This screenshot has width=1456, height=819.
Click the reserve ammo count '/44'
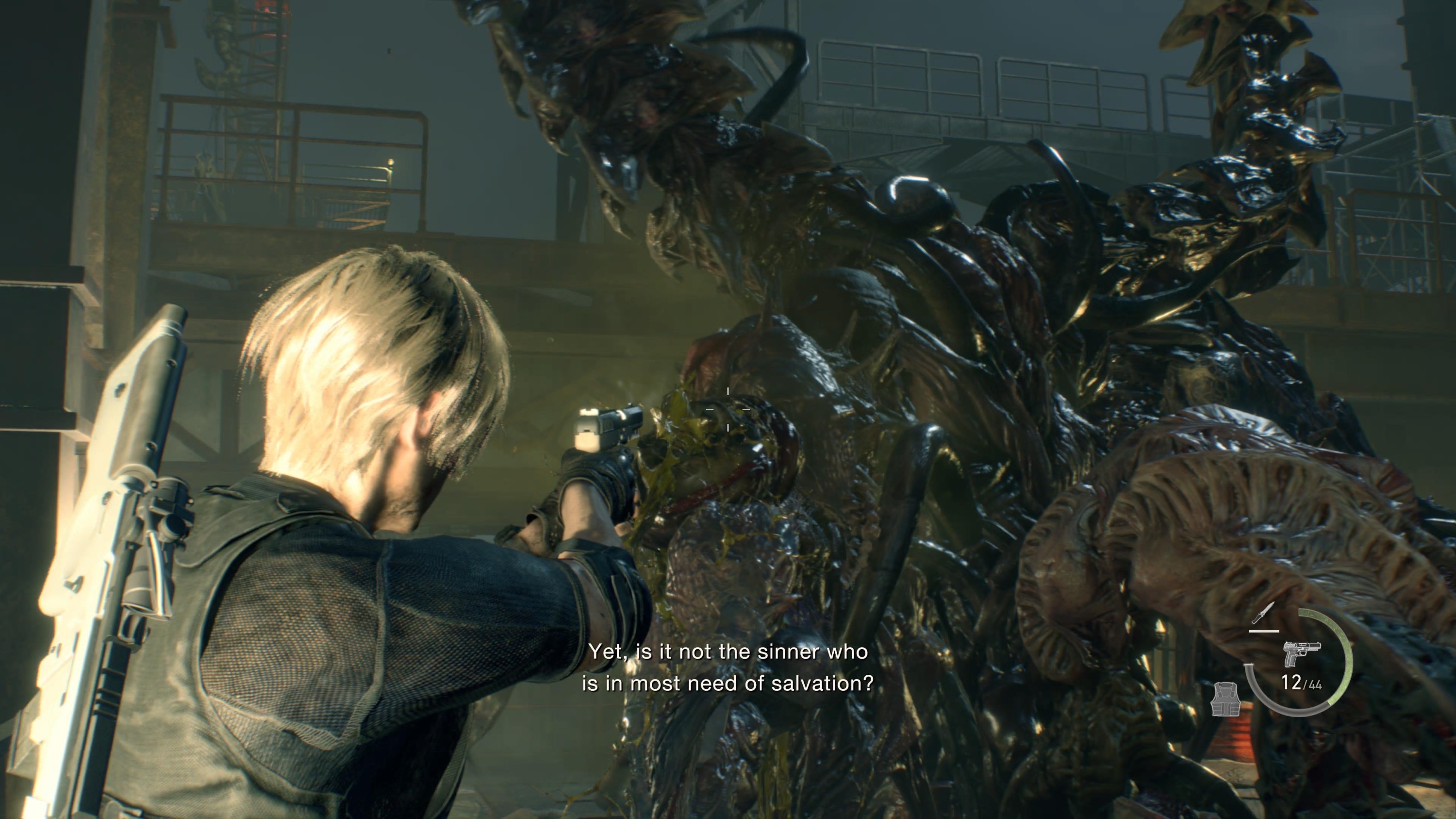tap(1314, 685)
